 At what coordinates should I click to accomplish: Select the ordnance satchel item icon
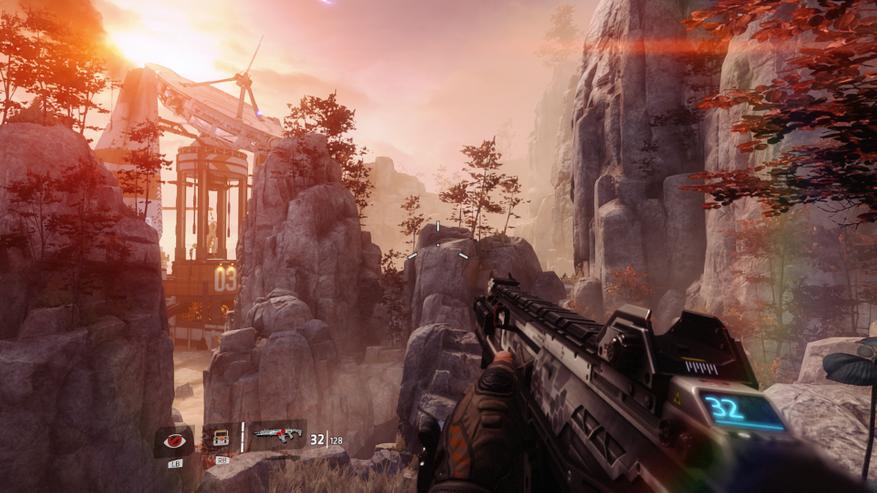[219, 438]
